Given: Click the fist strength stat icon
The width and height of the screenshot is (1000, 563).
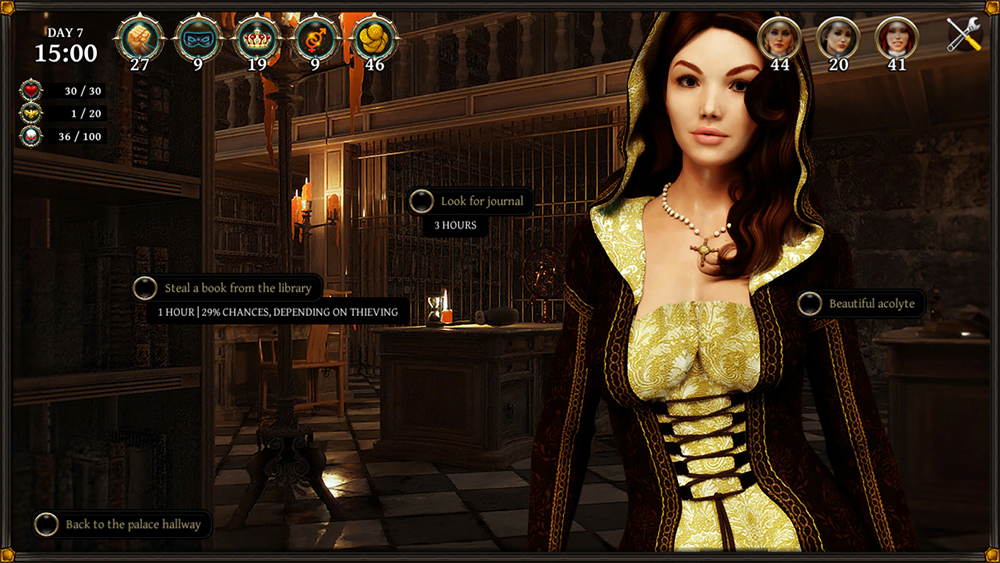Looking at the screenshot, I should click(139, 39).
